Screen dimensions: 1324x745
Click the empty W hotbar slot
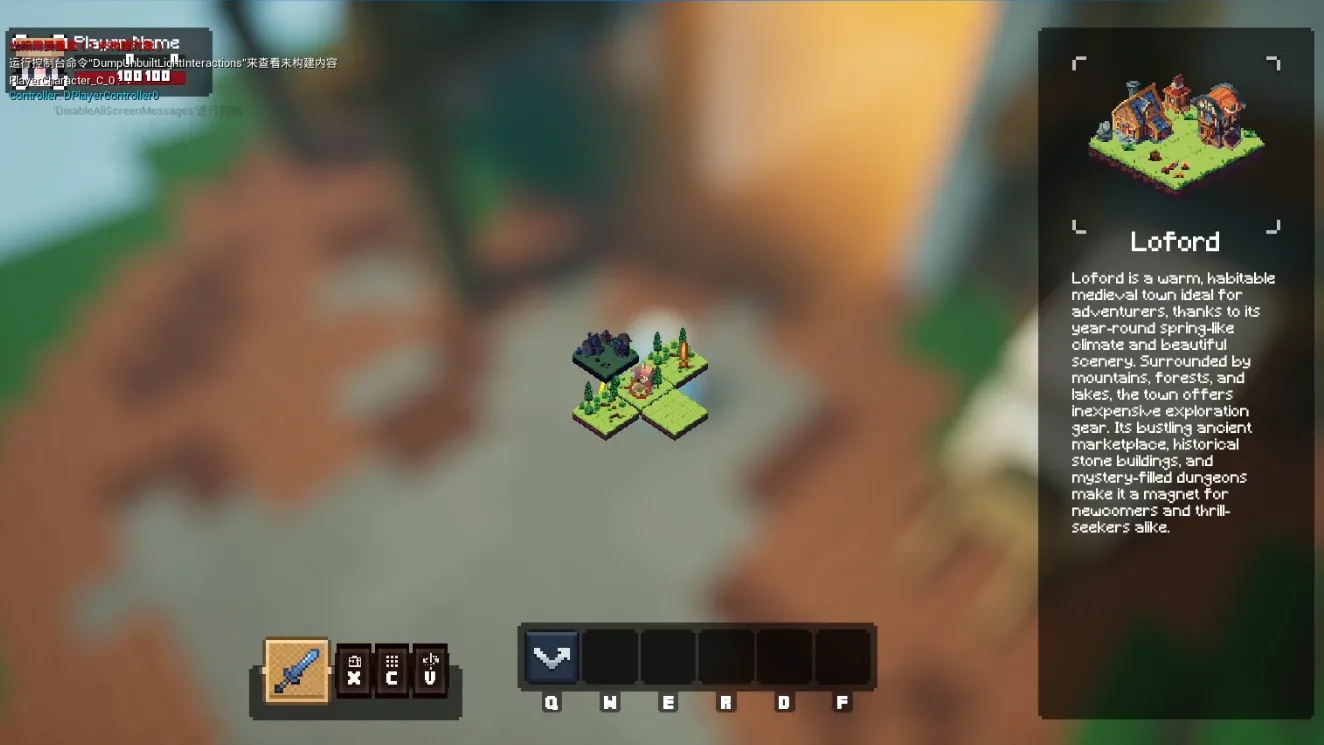[x=610, y=657]
